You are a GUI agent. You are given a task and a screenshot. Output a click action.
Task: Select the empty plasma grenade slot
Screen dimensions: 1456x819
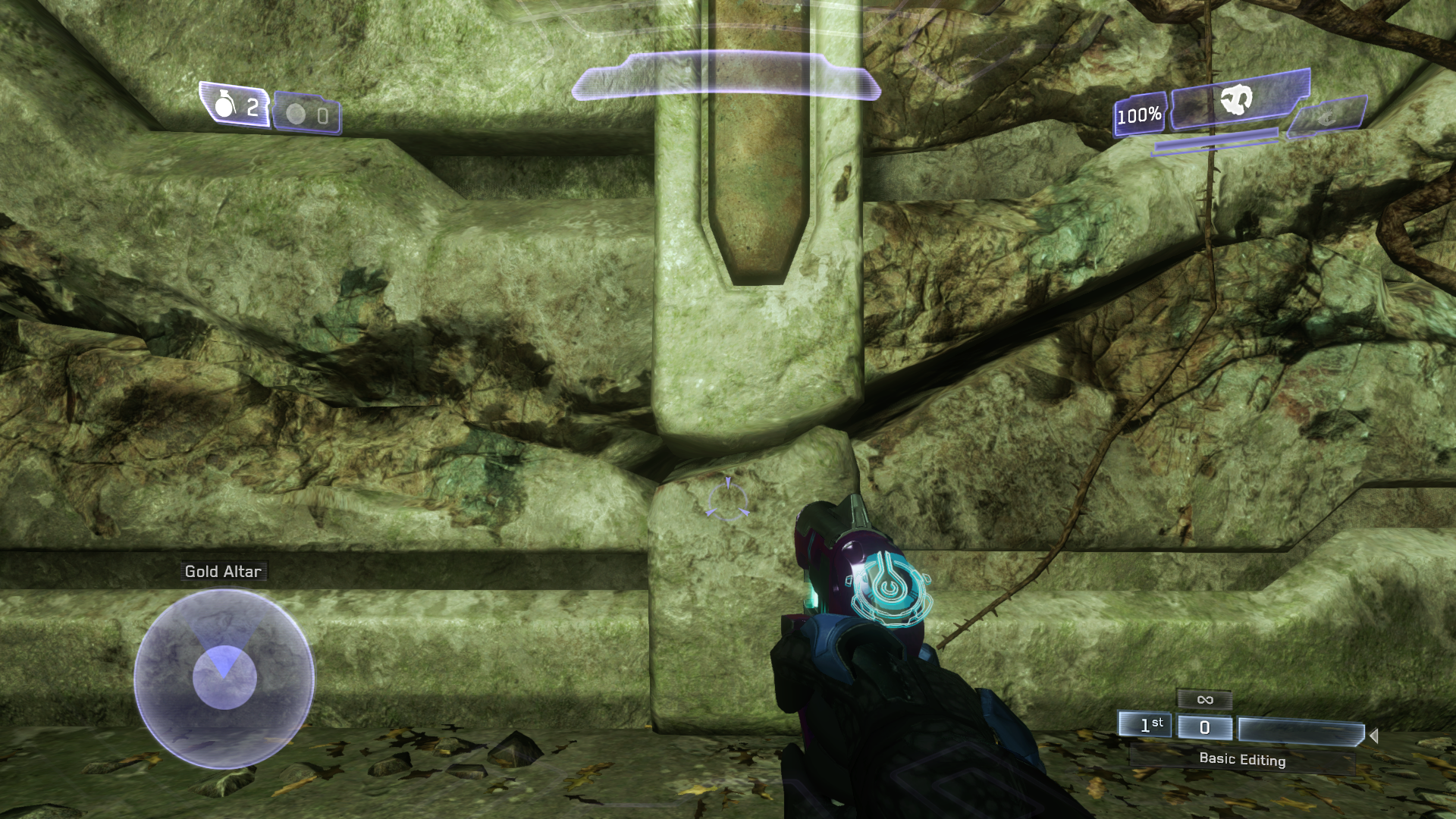click(x=307, y=115)
